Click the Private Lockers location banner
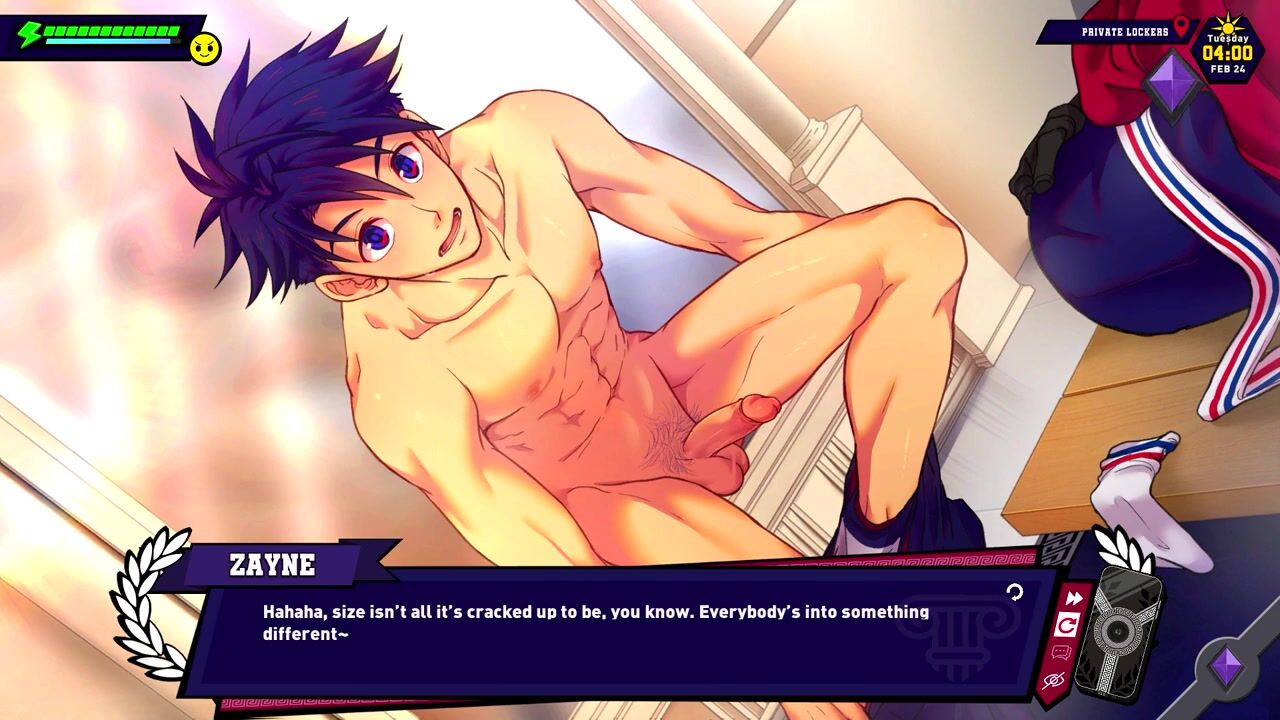This screenshot has height=720, width=1280. 1117,32
